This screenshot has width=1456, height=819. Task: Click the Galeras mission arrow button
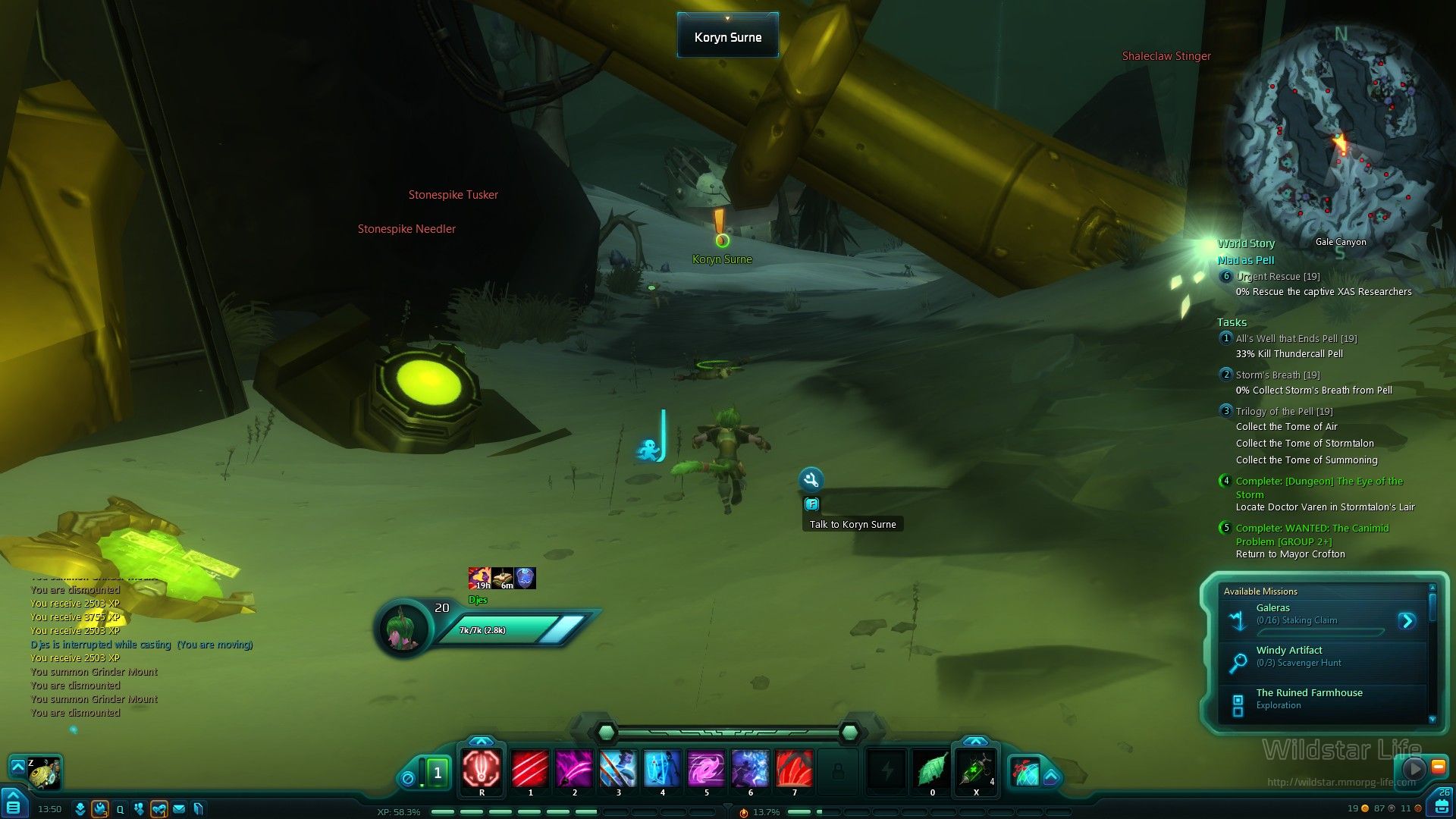pyautogui.click(x=1407, y=621)
